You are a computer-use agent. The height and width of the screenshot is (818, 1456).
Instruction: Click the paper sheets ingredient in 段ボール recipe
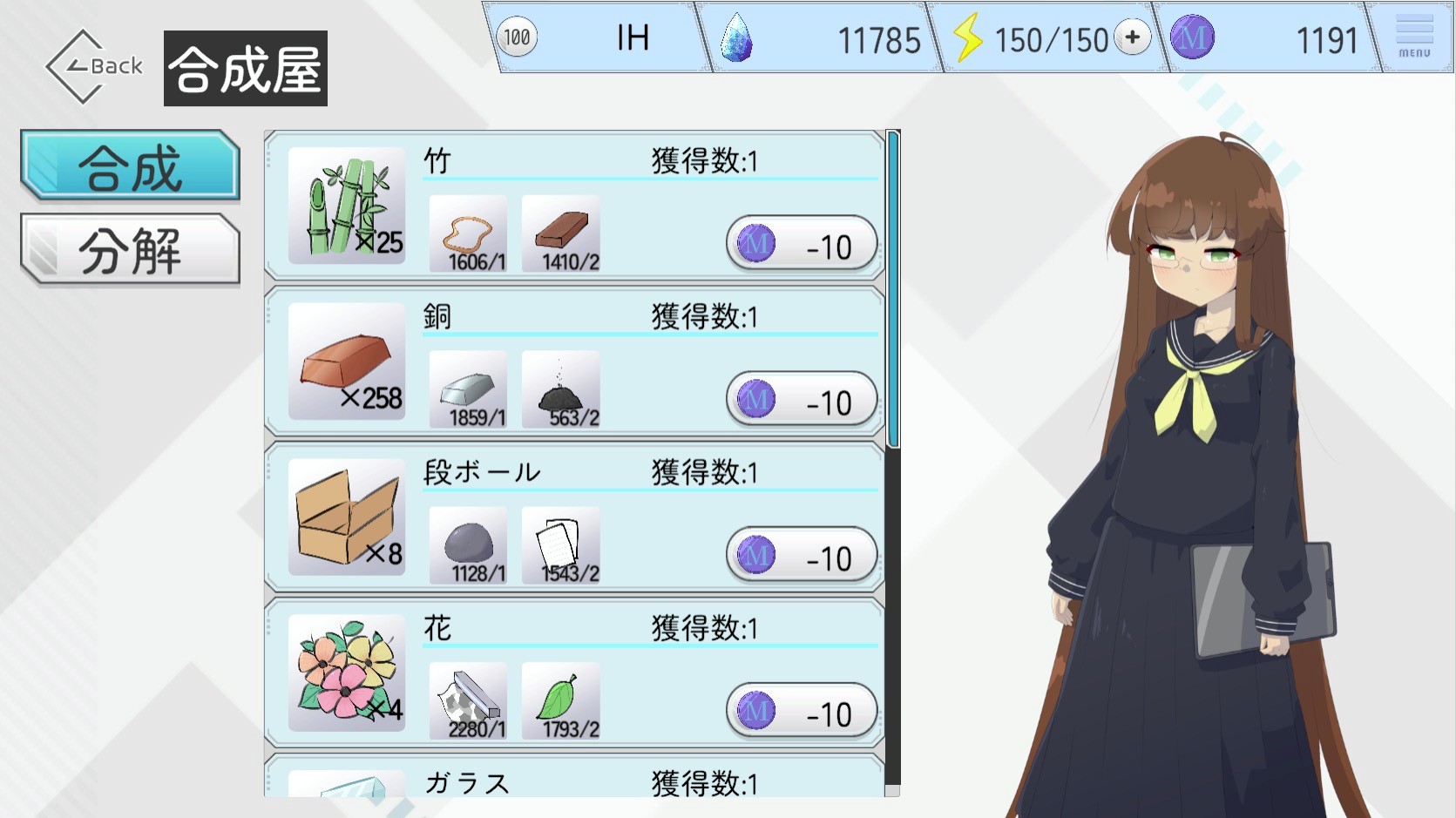click(560, 545)
